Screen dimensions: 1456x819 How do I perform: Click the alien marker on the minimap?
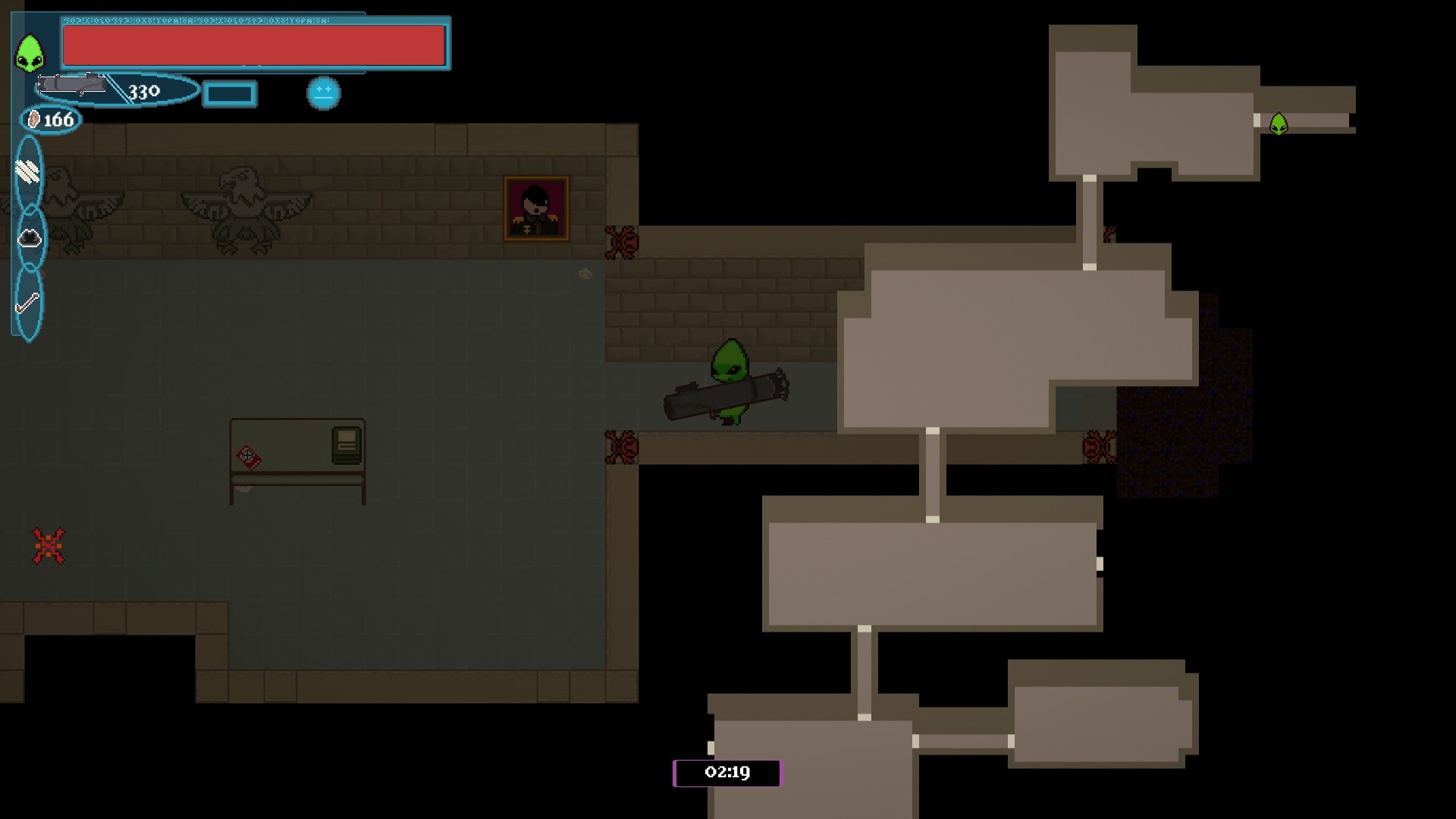click(x=1279, y=123)
